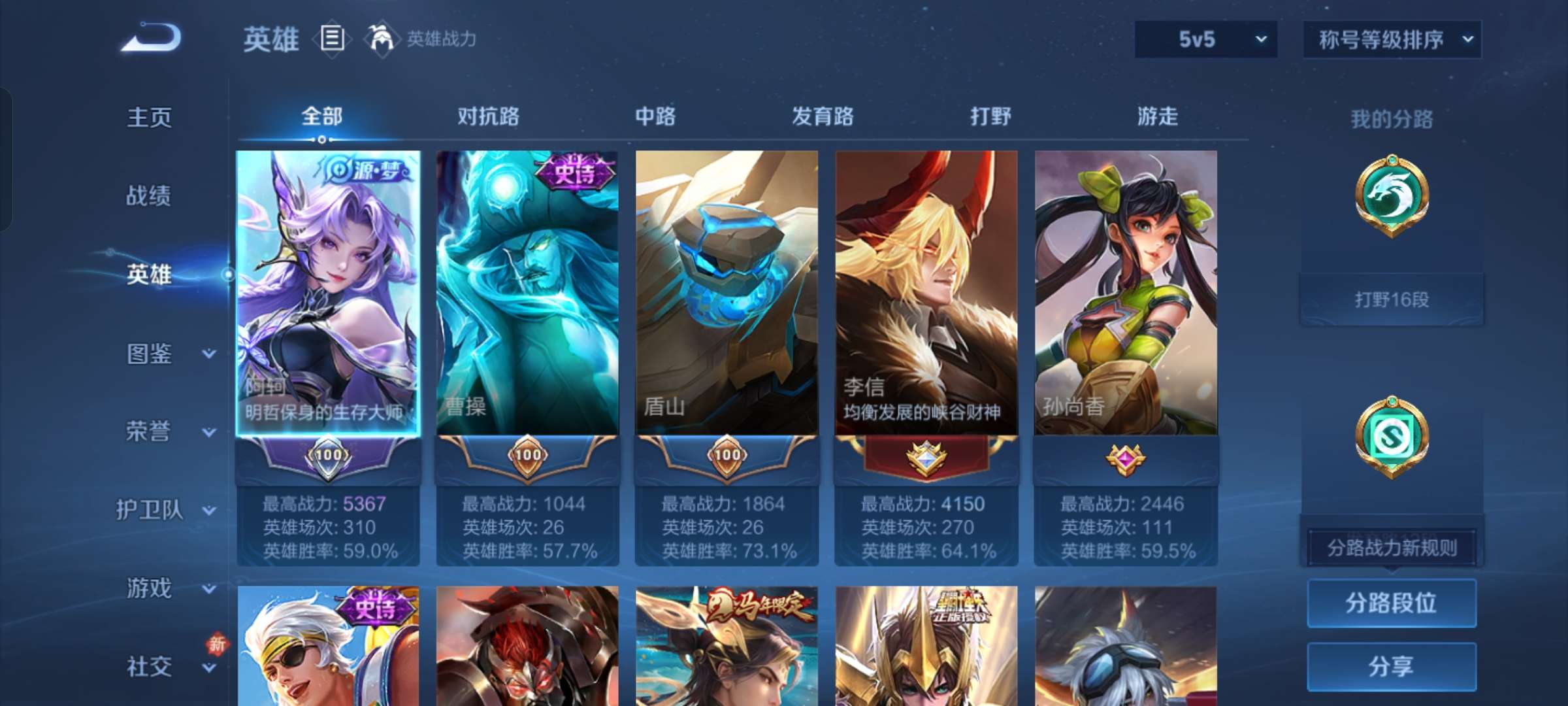Click the active 全部 tab underline indicator
1568x706 pixels.
coord(320,137)
